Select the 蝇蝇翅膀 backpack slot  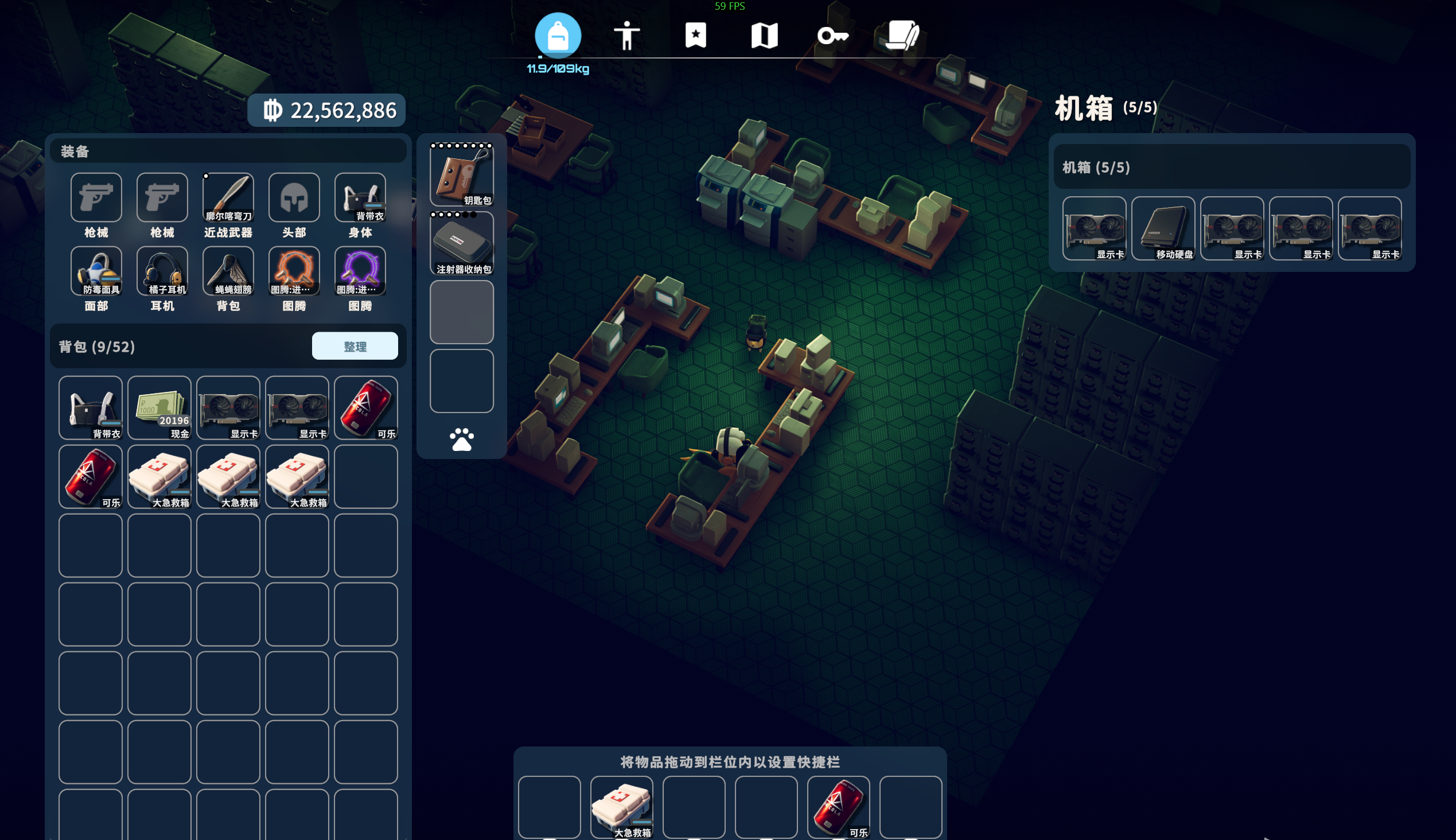coord(228,271)
